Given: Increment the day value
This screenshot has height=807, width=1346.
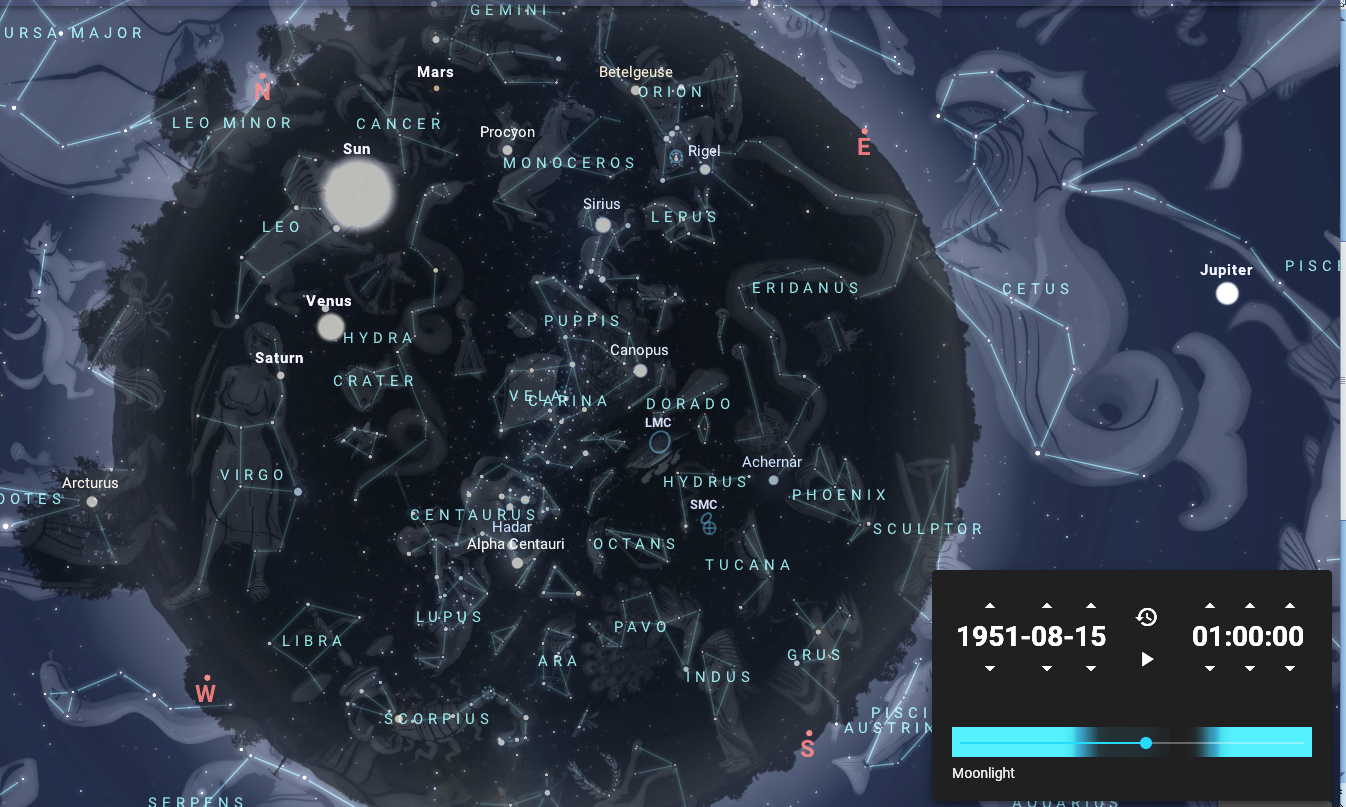Looking at the screenshot, I should point(1091,606).
